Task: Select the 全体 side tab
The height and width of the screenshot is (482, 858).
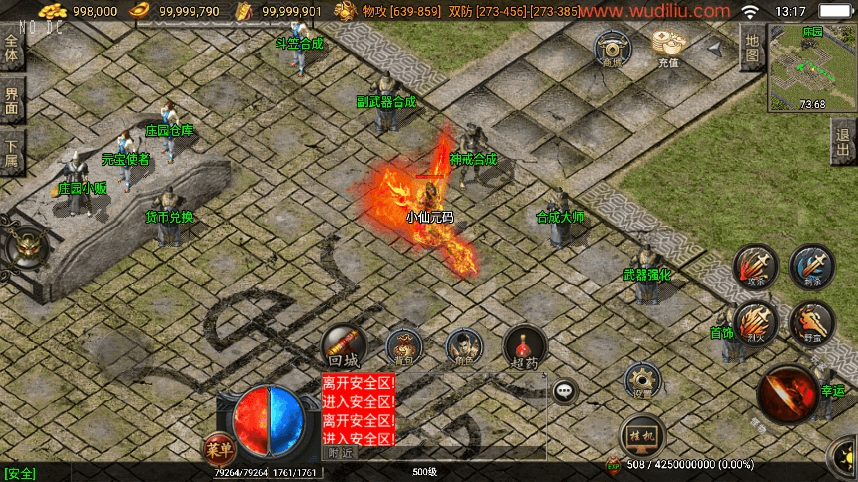Action: [x=12, y=50]
